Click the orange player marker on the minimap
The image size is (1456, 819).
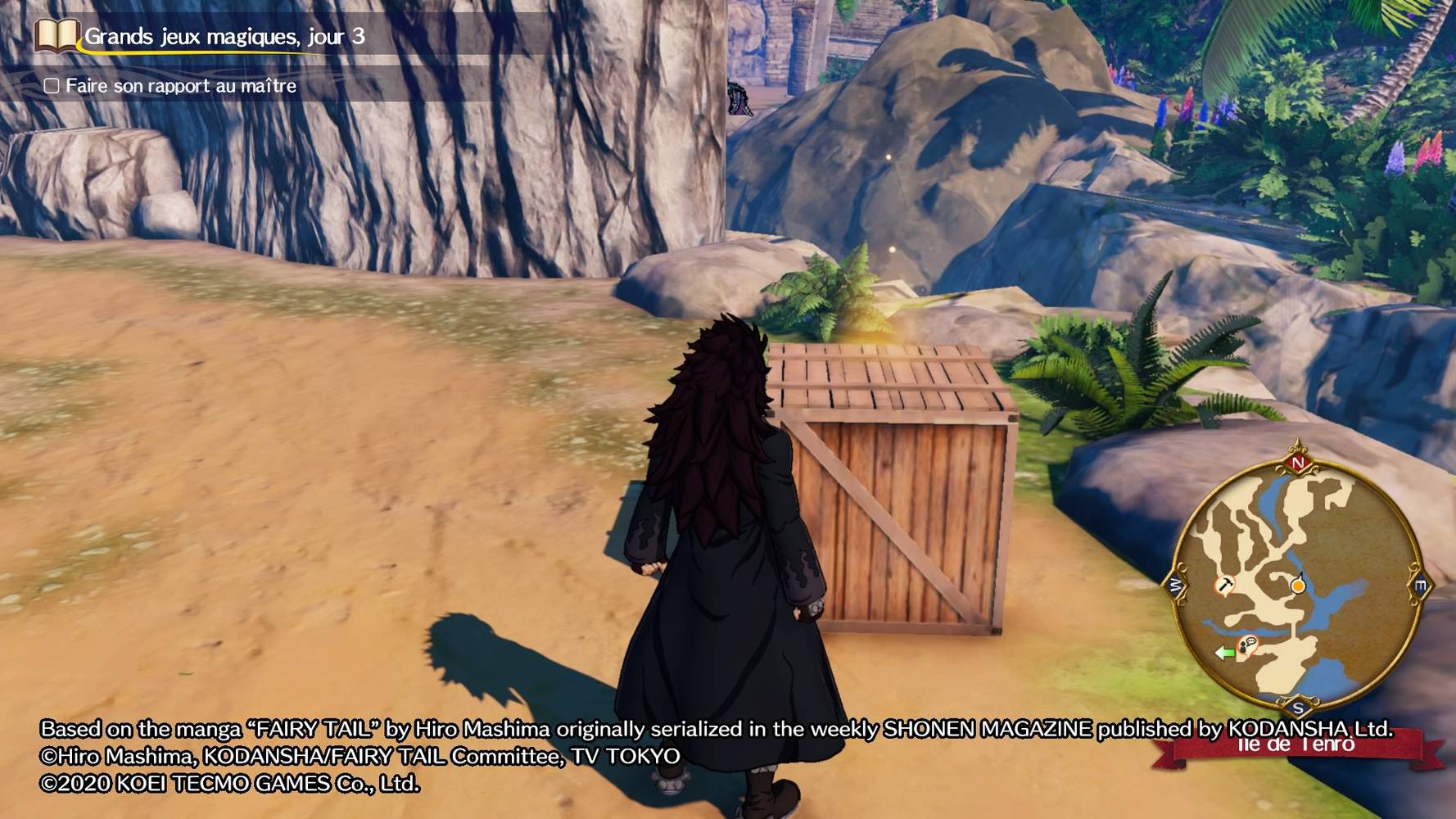1298,586
